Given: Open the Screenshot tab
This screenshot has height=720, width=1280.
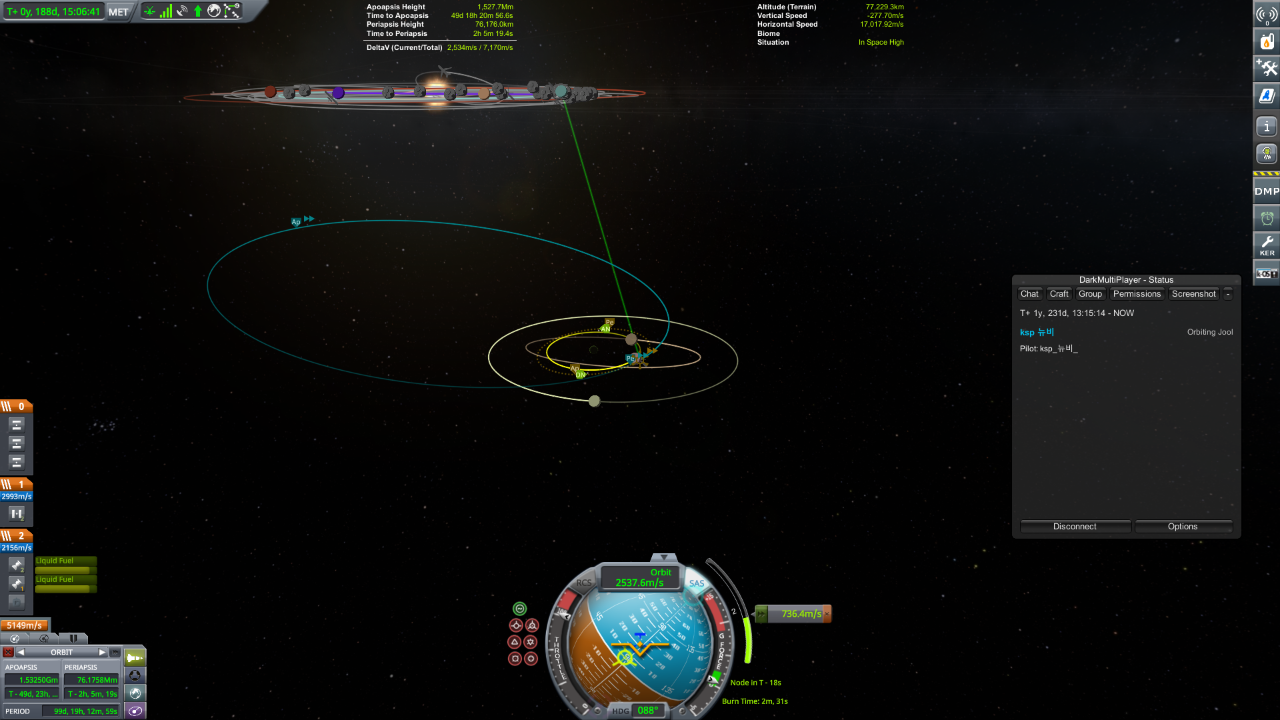Looking at the screenshot, I should point(1194,294).
